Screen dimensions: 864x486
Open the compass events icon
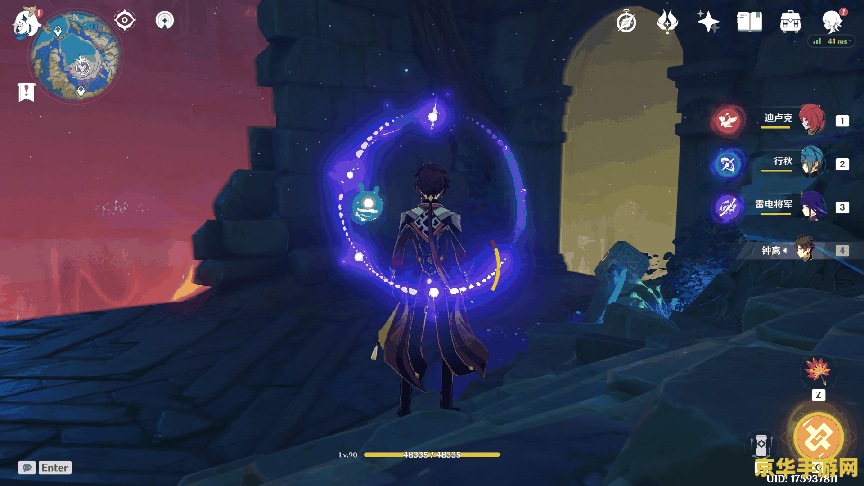coord(627,21)
